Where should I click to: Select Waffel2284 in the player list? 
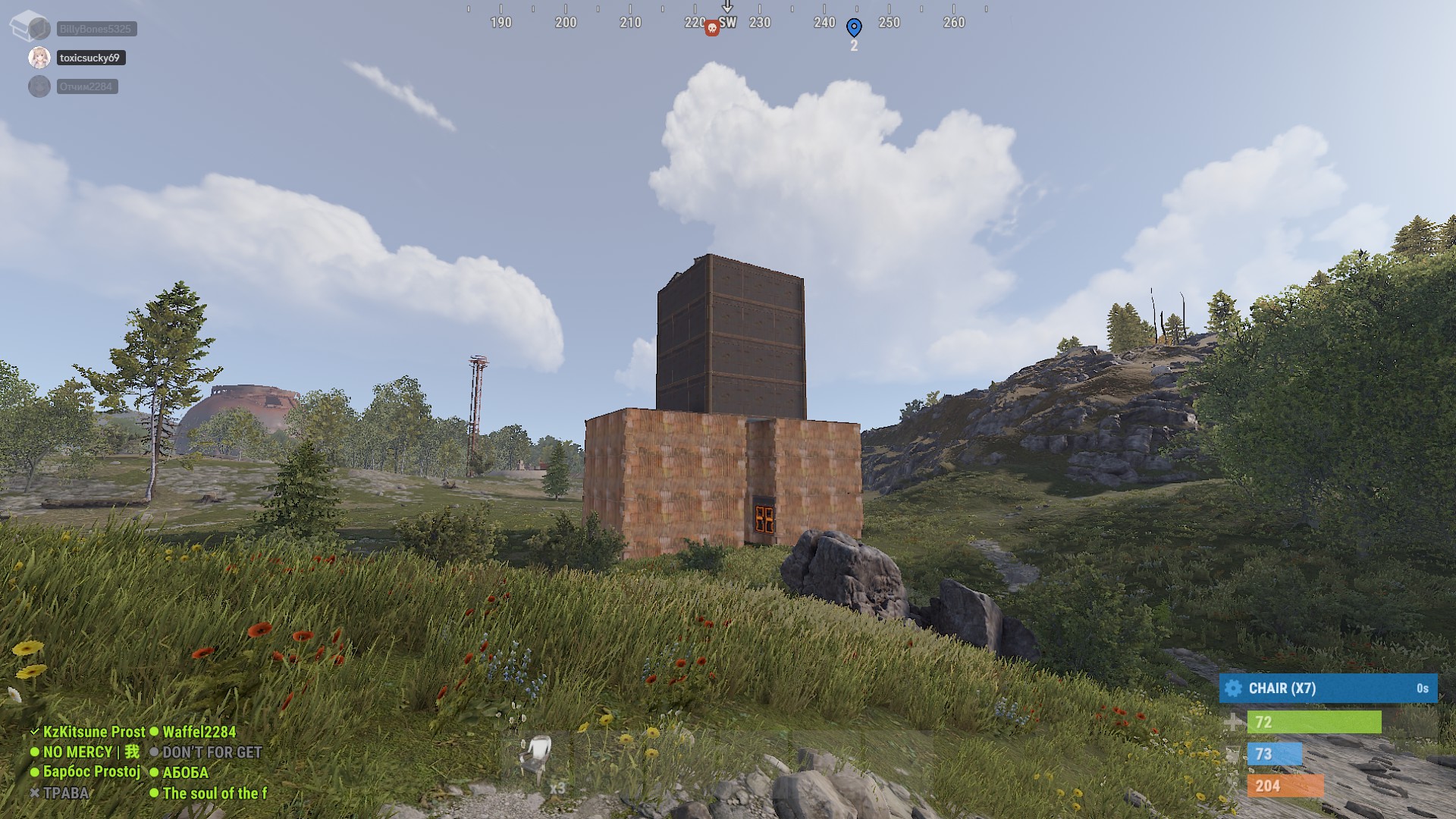[x=199, y=732]
